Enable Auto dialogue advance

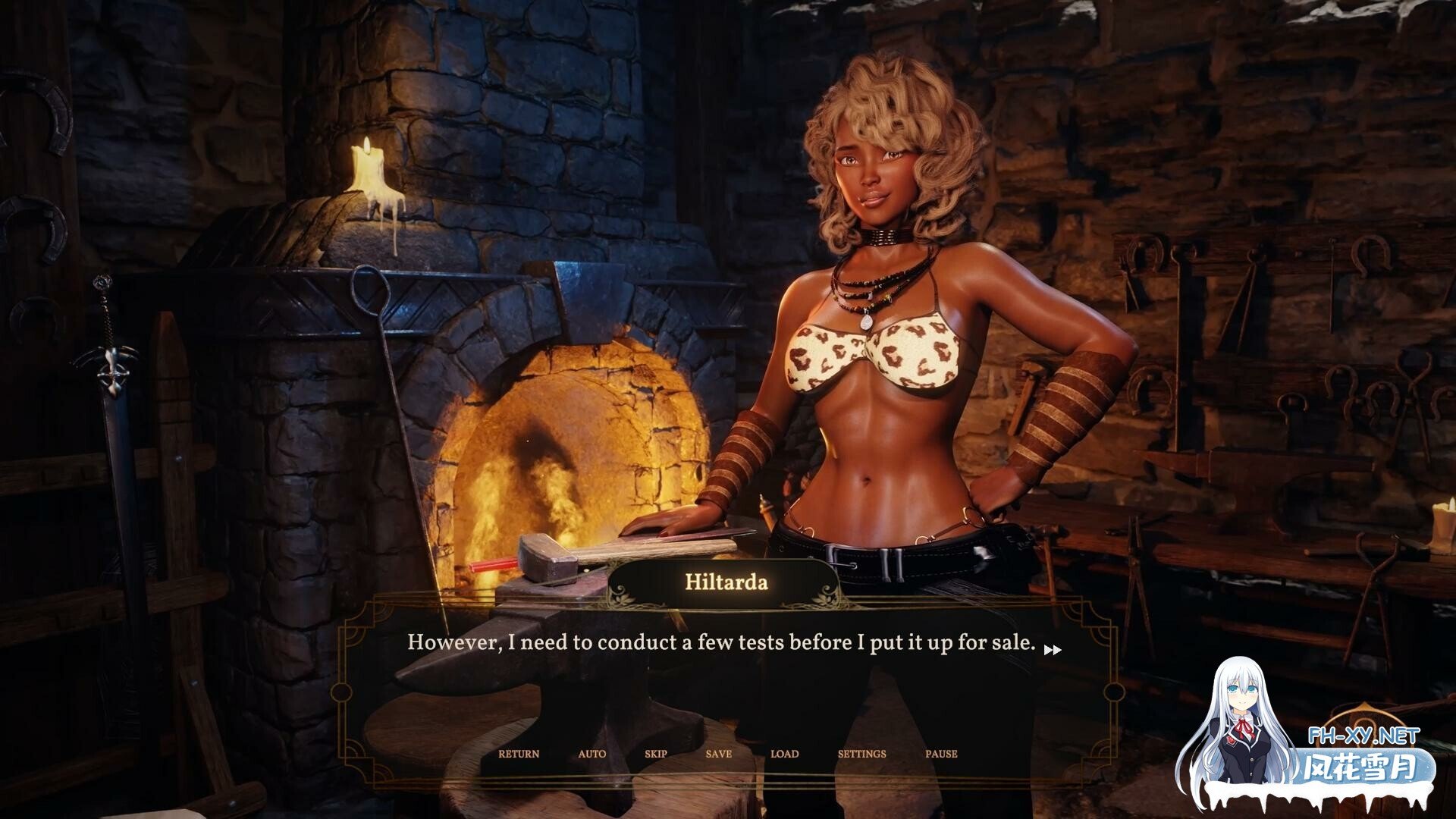tap(591, 754)
